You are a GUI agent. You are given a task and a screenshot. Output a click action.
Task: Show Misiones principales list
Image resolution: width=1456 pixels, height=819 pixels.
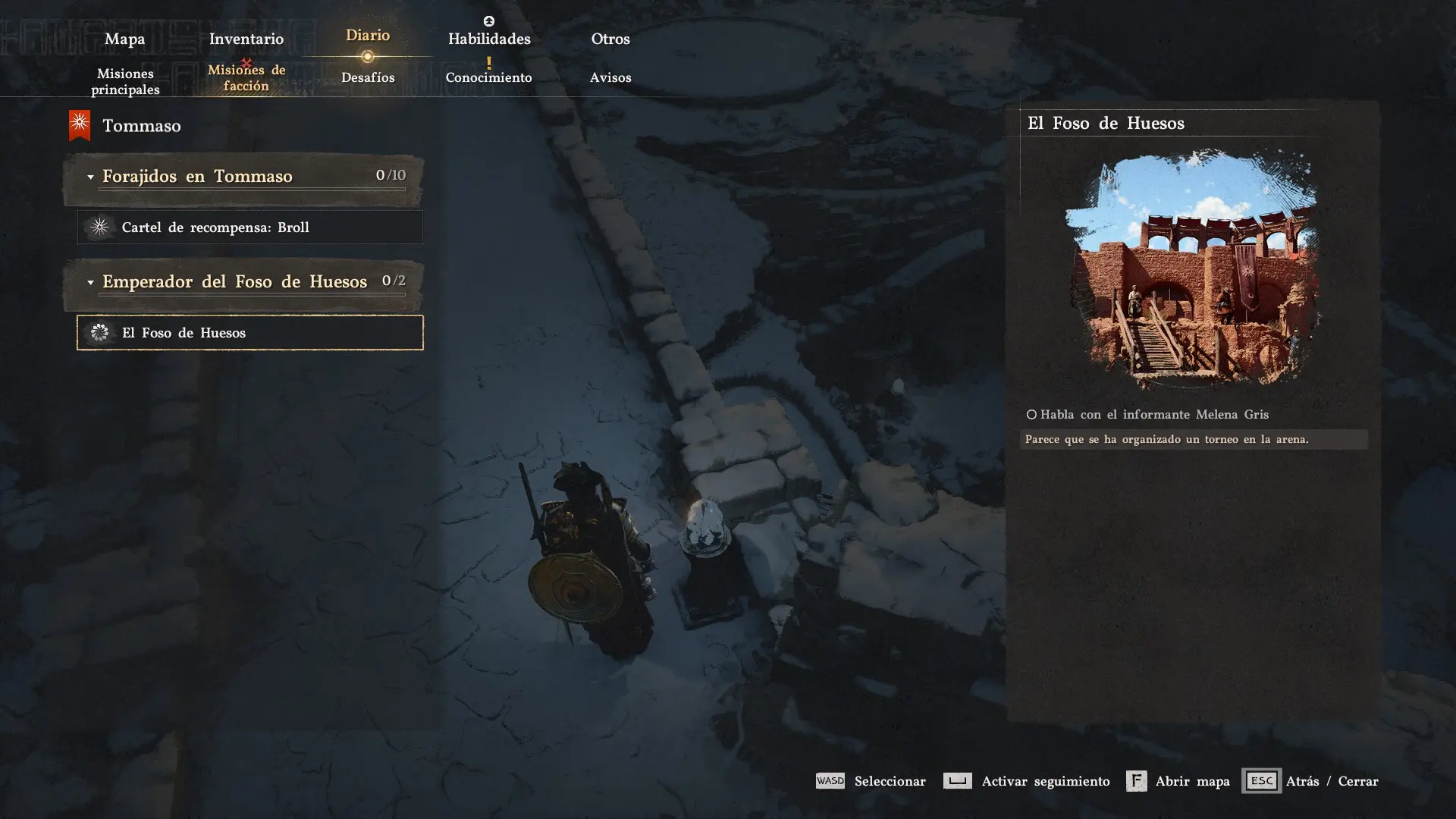pyautogui.click(x=125, y=81)
